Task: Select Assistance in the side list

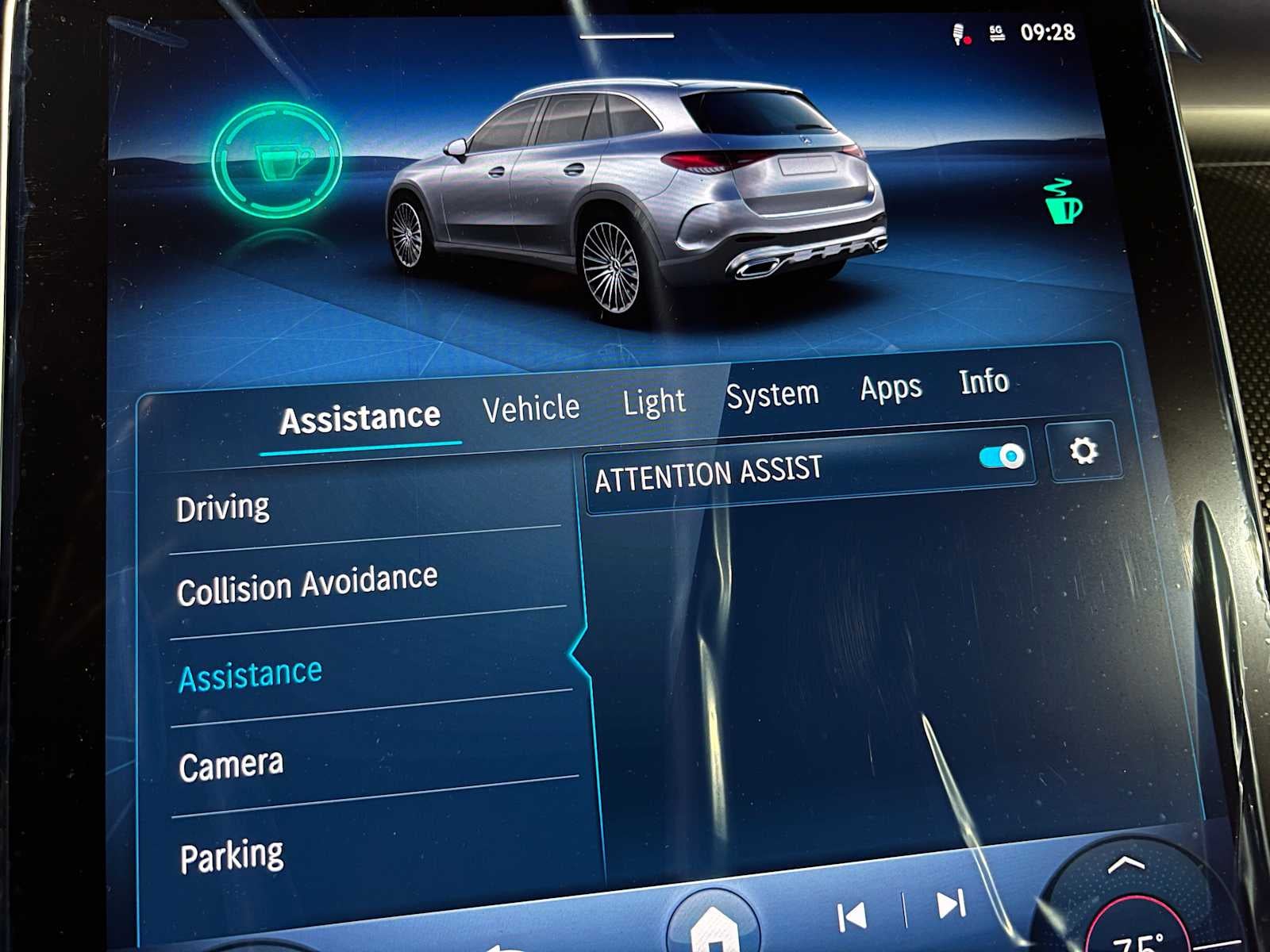Action: [x=251, y=675]
